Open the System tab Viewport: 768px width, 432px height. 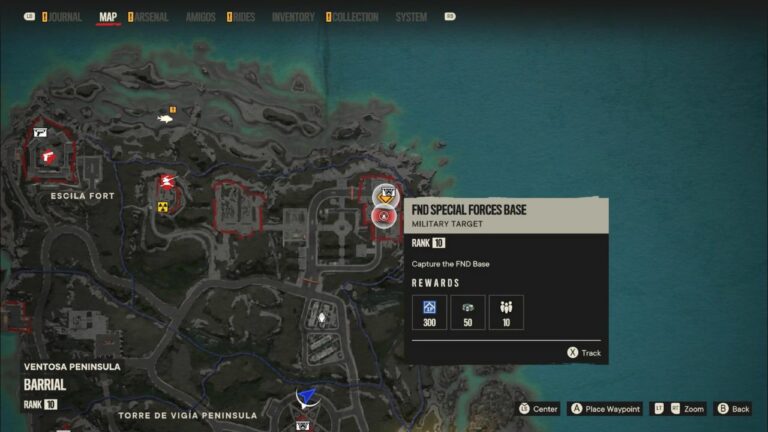pos(411,17)
